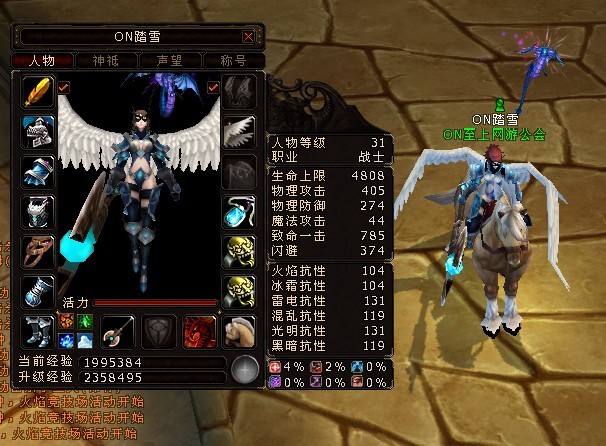Switch to the 人物 tab
This screenshot has width=606, height=446.
(x=42, y=61)
